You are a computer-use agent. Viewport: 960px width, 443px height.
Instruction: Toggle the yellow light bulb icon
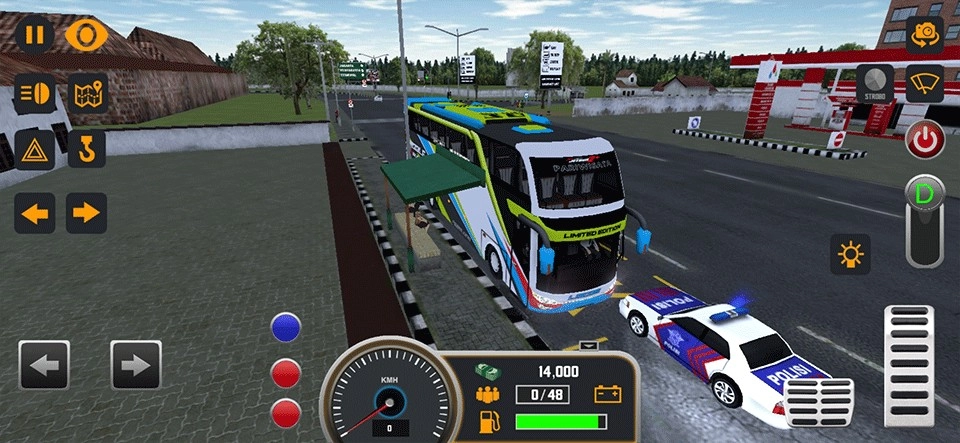[850, 254]
